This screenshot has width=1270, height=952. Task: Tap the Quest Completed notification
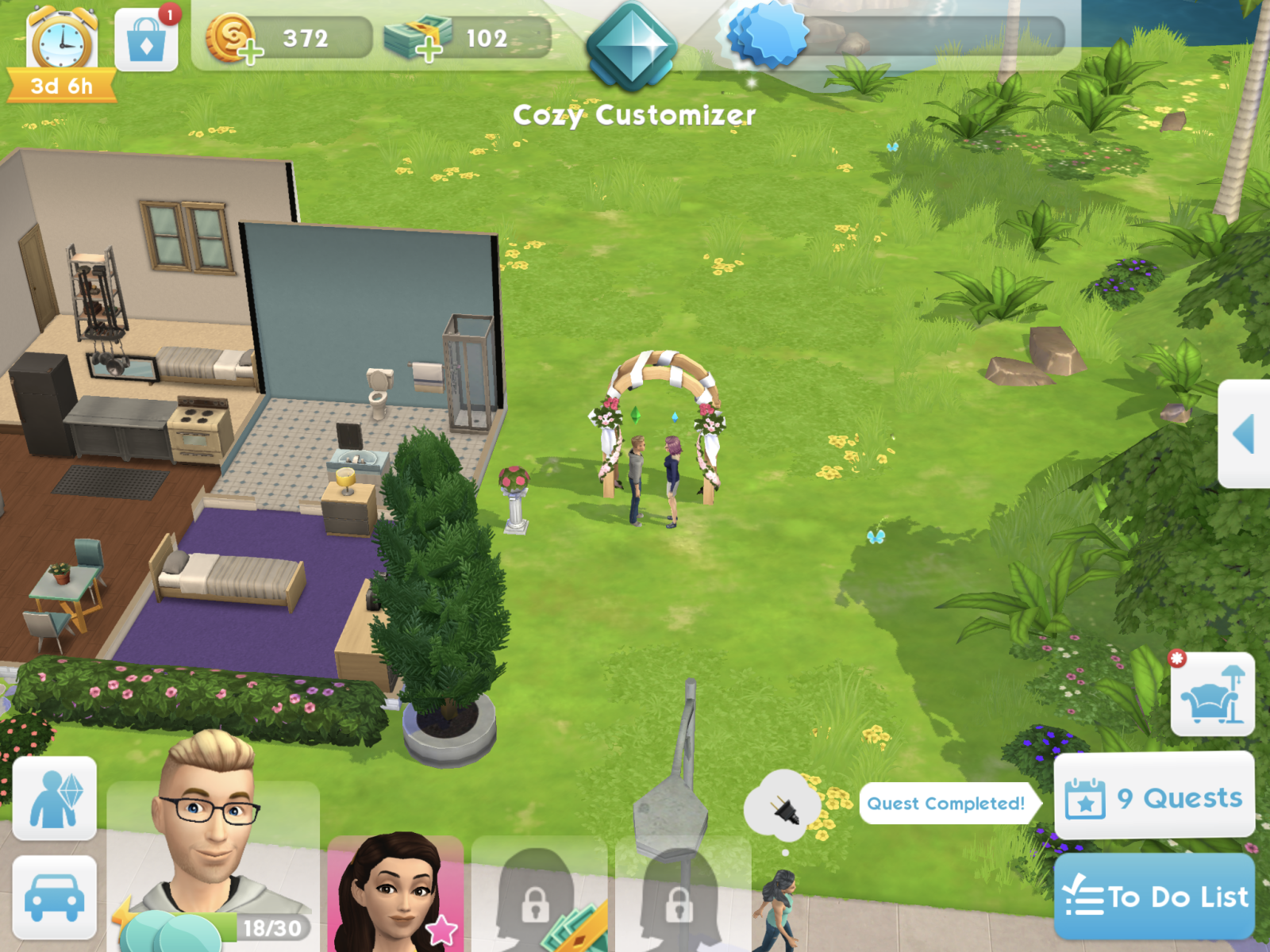(x=945, y=803)
